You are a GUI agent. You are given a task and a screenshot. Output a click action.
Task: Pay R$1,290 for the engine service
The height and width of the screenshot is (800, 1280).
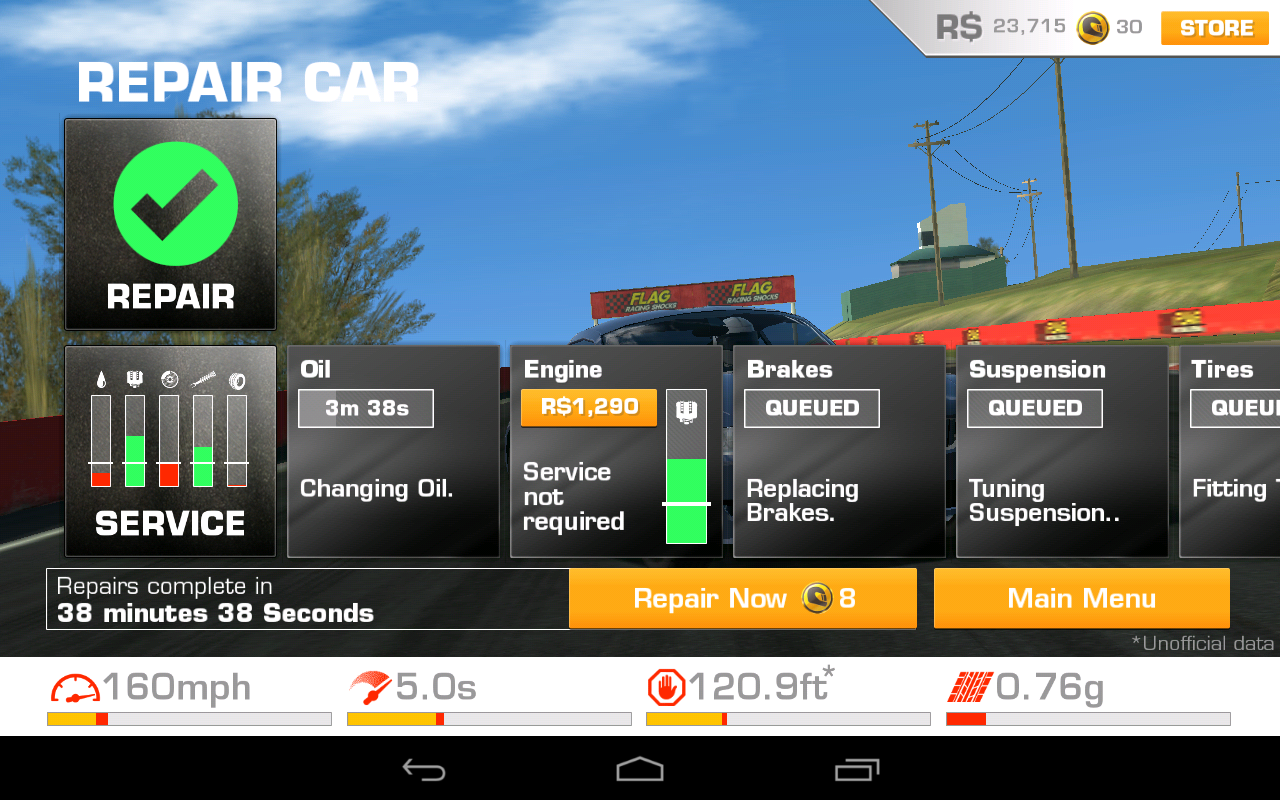pos(588,408)
